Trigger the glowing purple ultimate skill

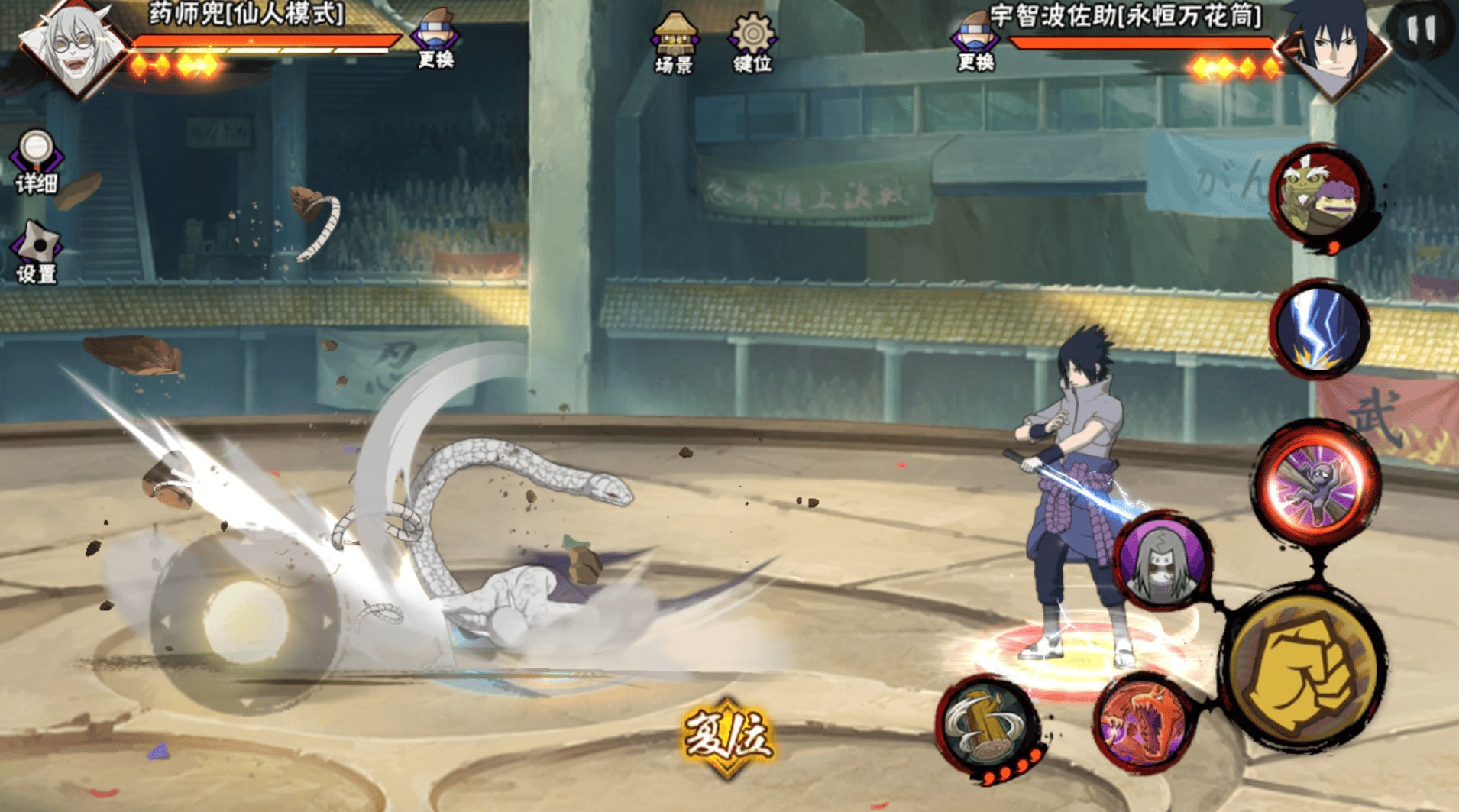click(1315, 483)
